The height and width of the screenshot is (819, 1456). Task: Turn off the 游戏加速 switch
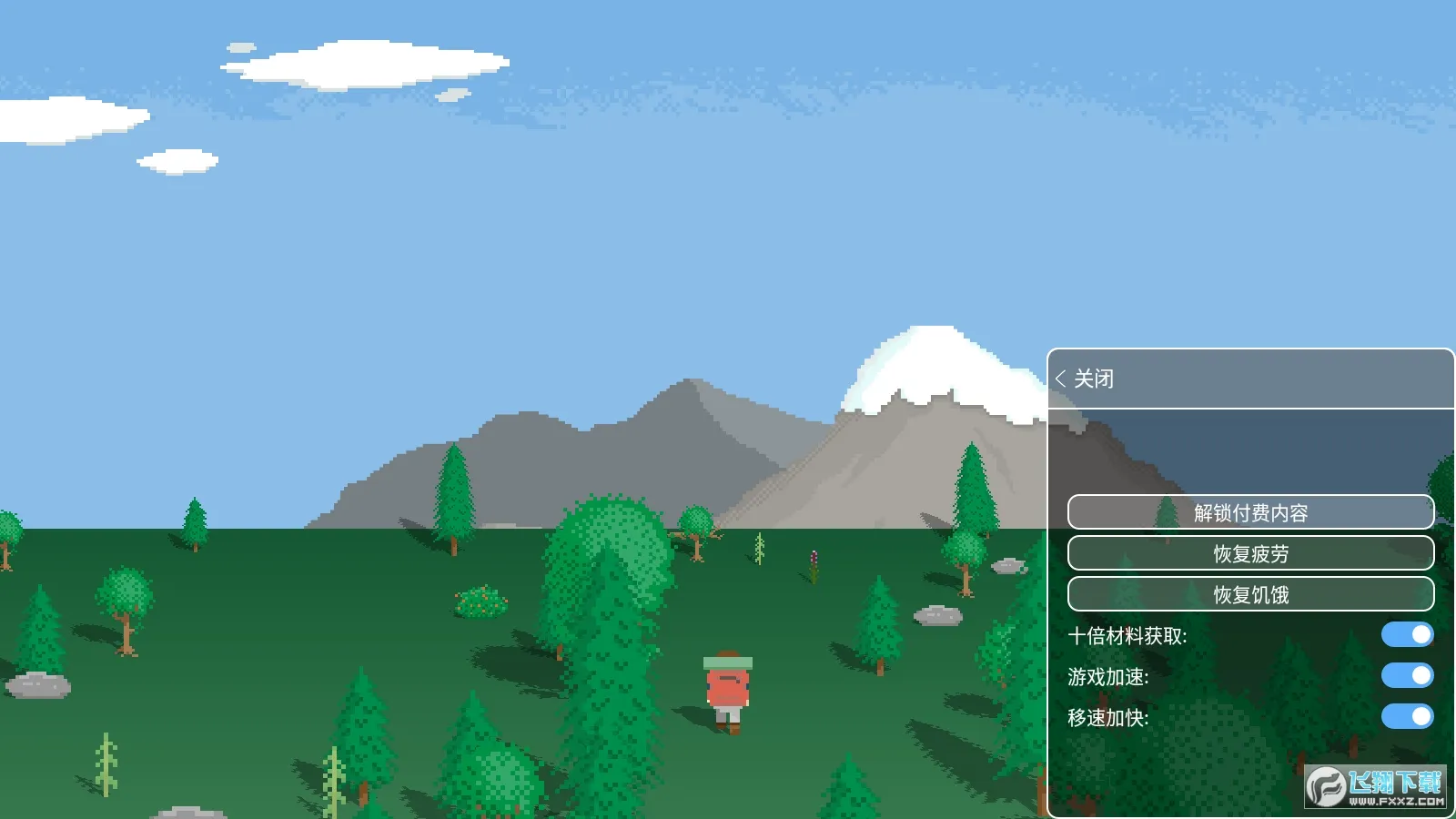1406,677
